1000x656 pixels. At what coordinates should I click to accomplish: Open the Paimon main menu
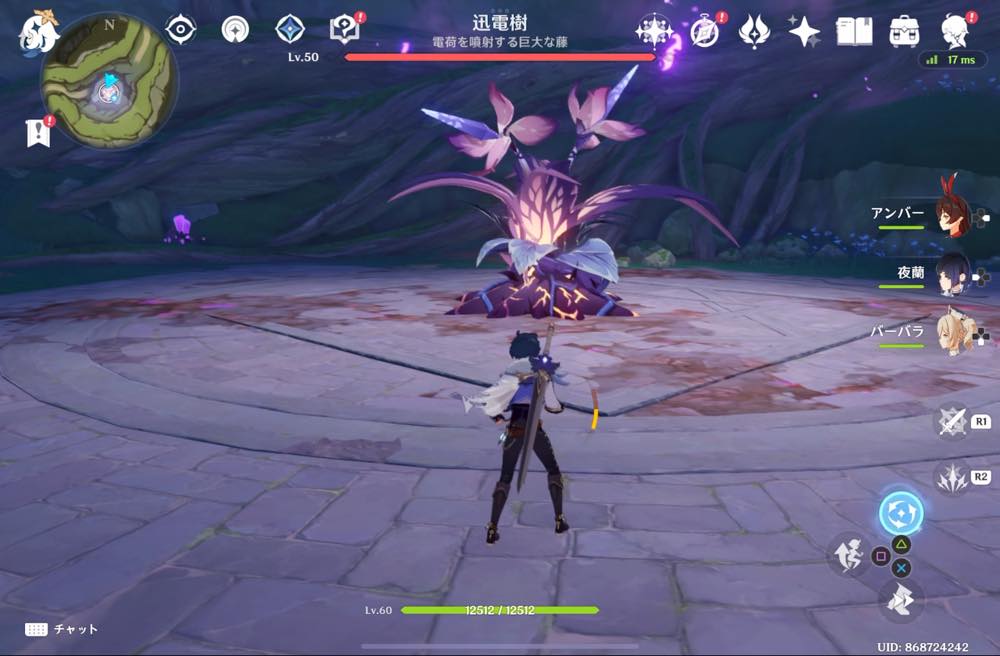click(x=39, y=31)
